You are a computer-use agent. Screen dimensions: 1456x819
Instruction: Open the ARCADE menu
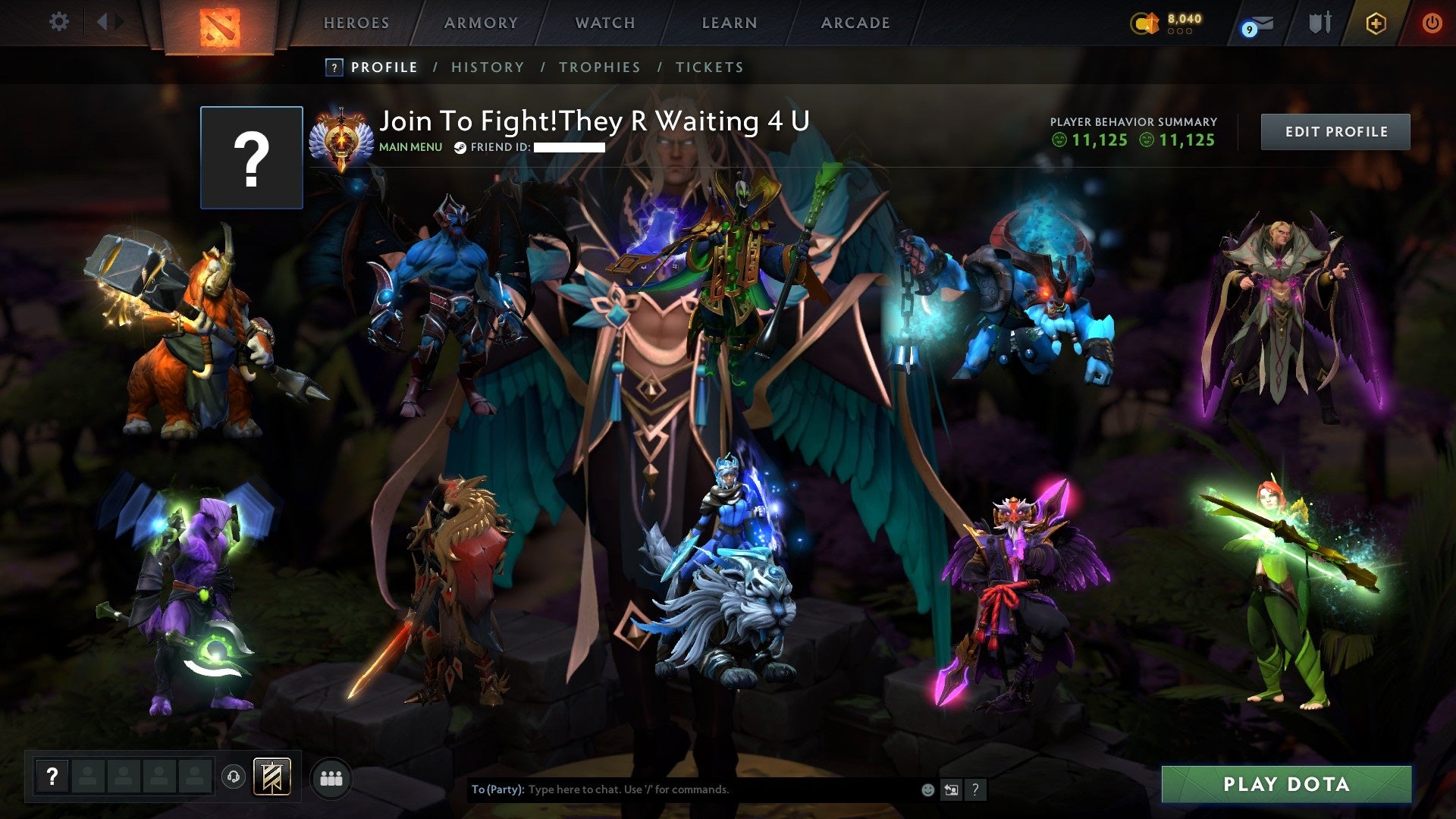[854, 23]
